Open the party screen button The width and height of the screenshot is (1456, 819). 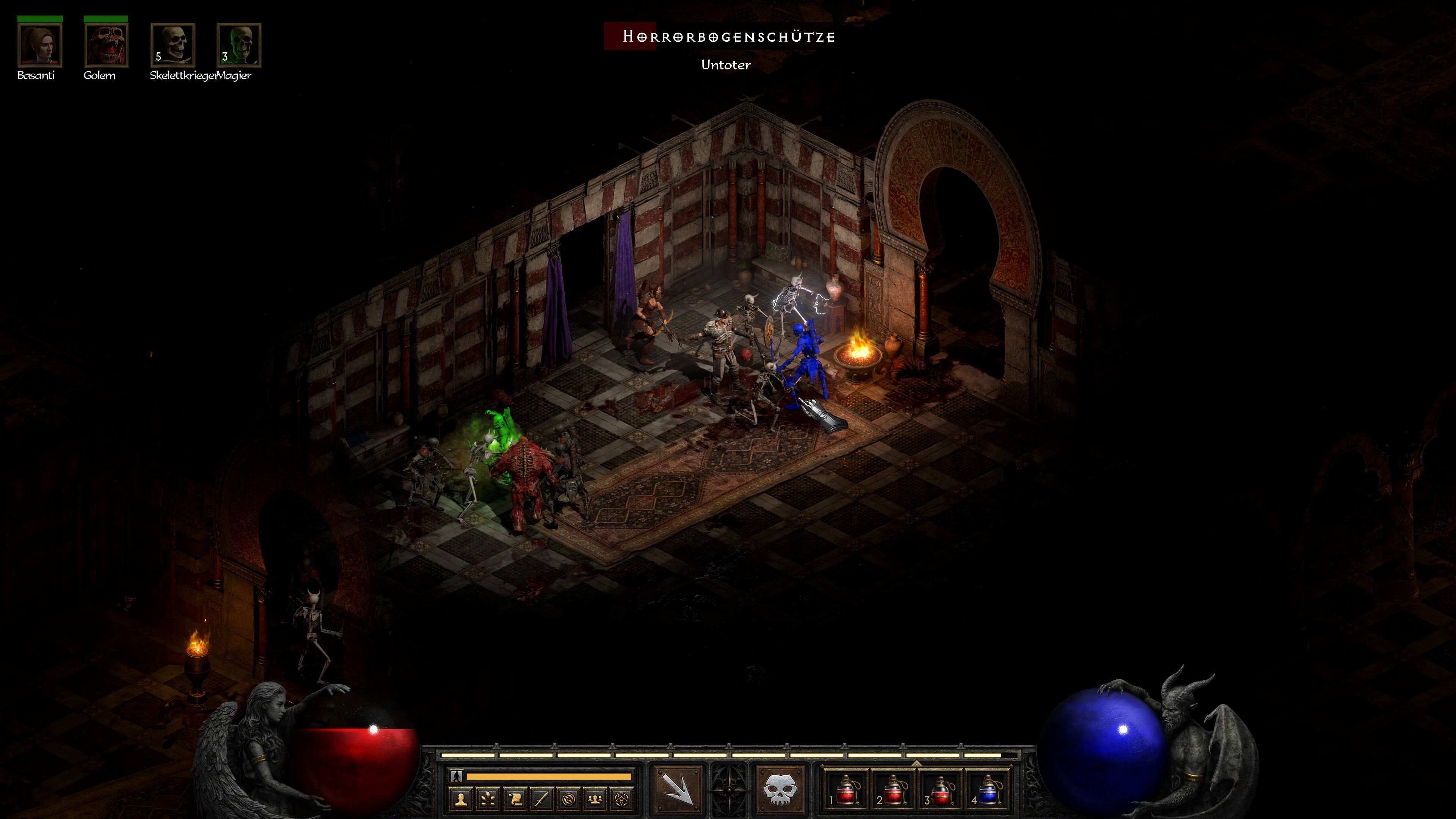point(595,799)
